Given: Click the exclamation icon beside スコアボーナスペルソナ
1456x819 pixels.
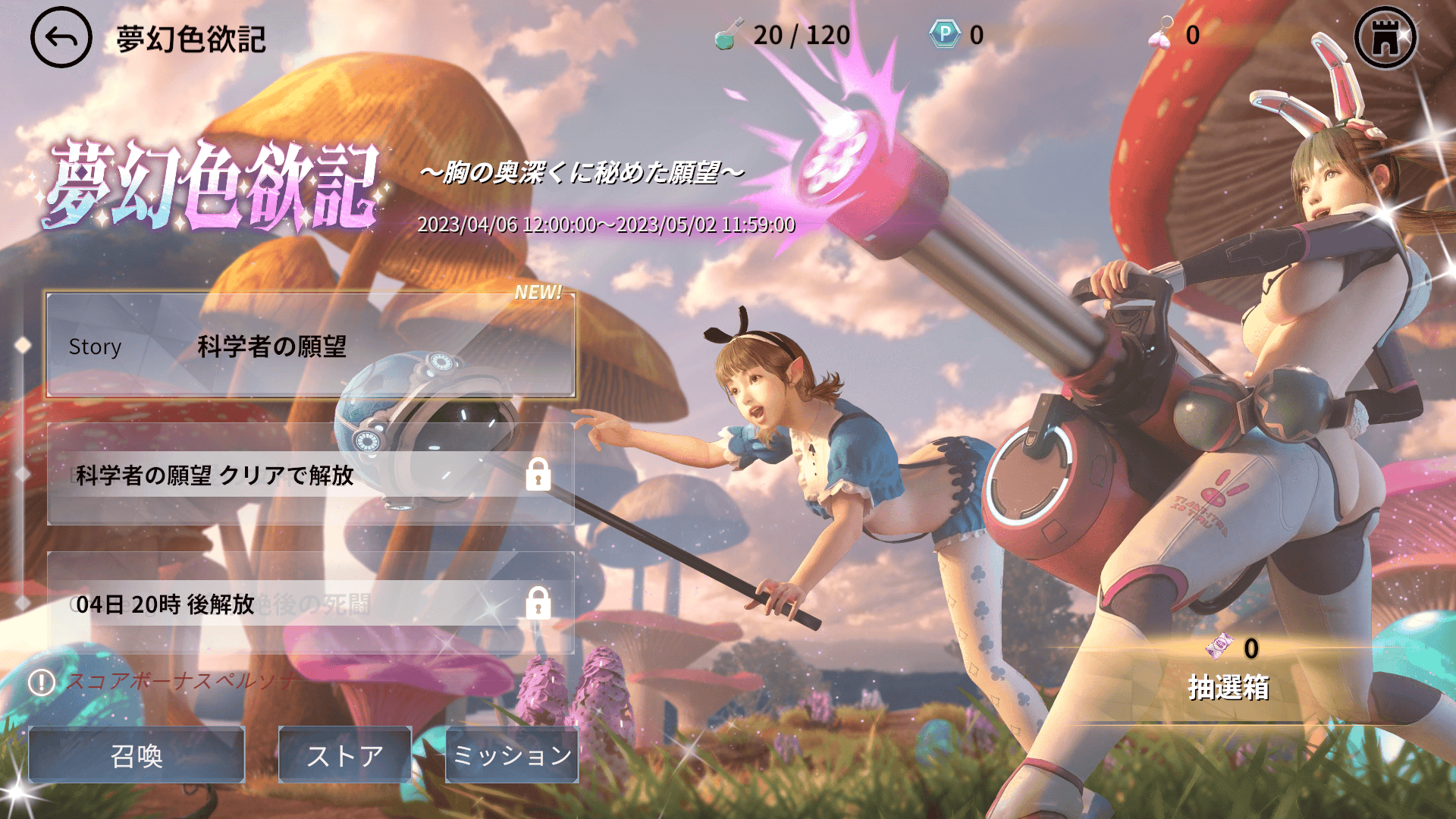Looking at the screenshot, I should (x=42, y=683).
